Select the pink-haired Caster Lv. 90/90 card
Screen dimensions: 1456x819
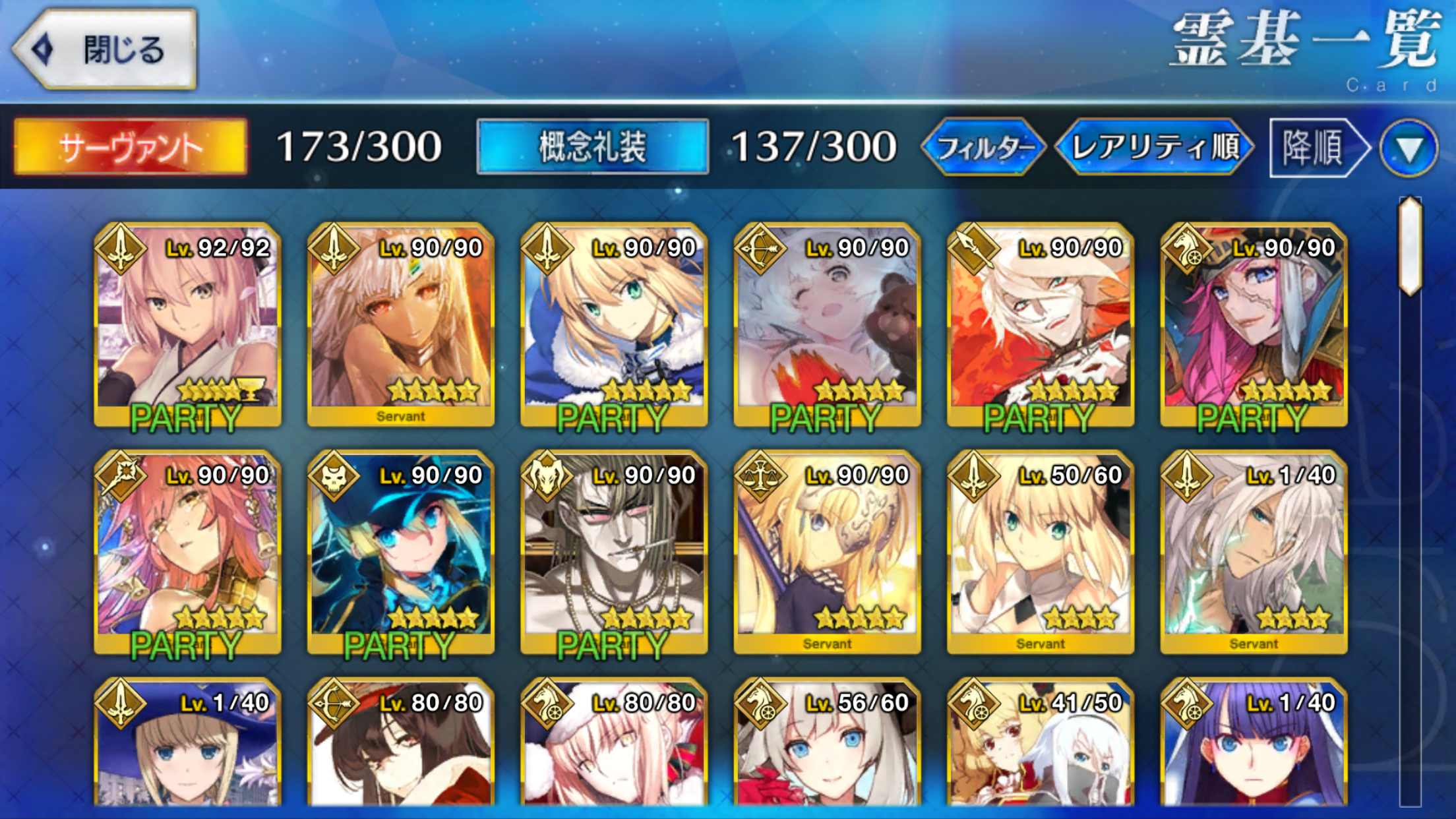pos(188,552)
